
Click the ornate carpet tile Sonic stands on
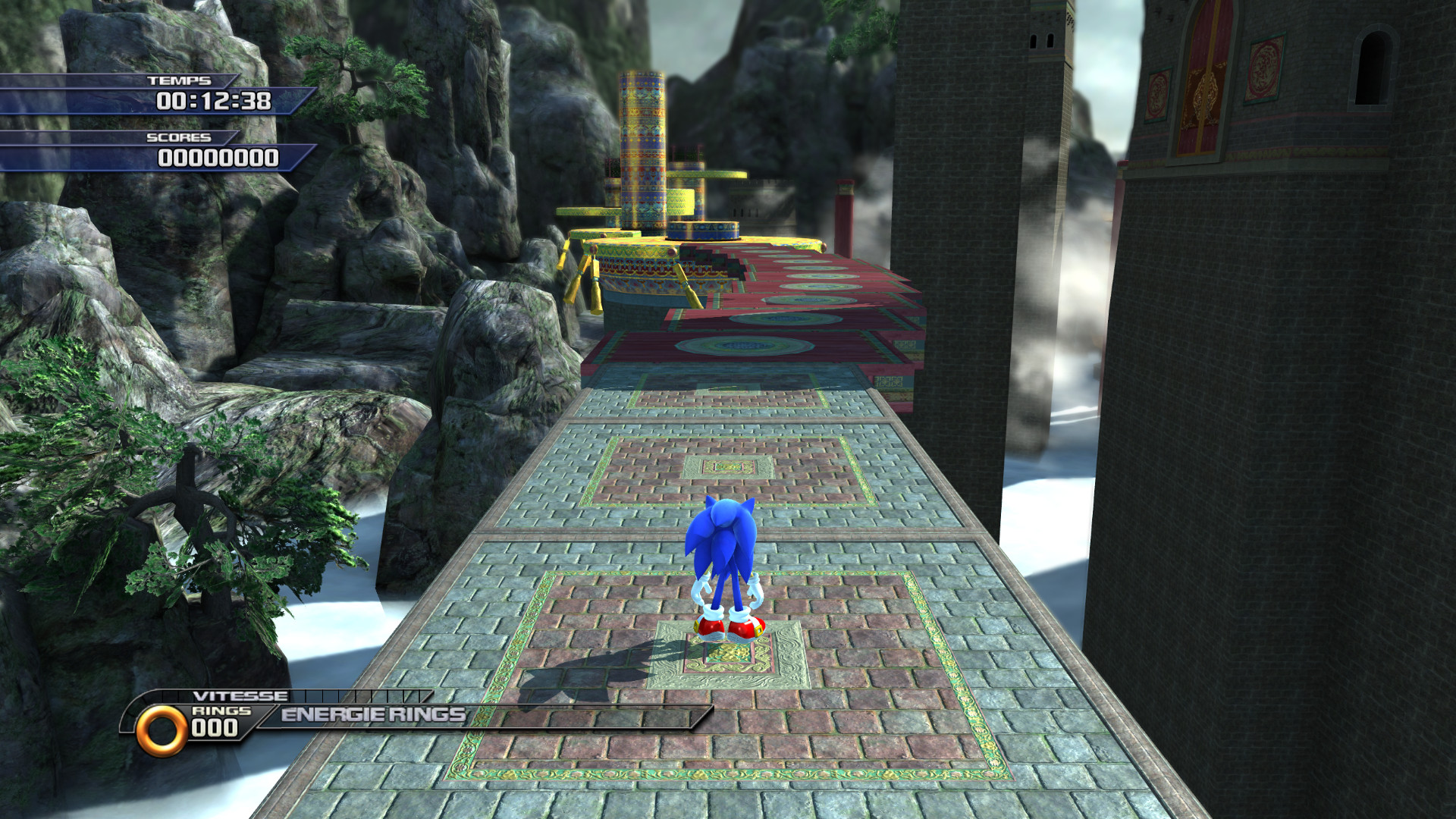726,656
